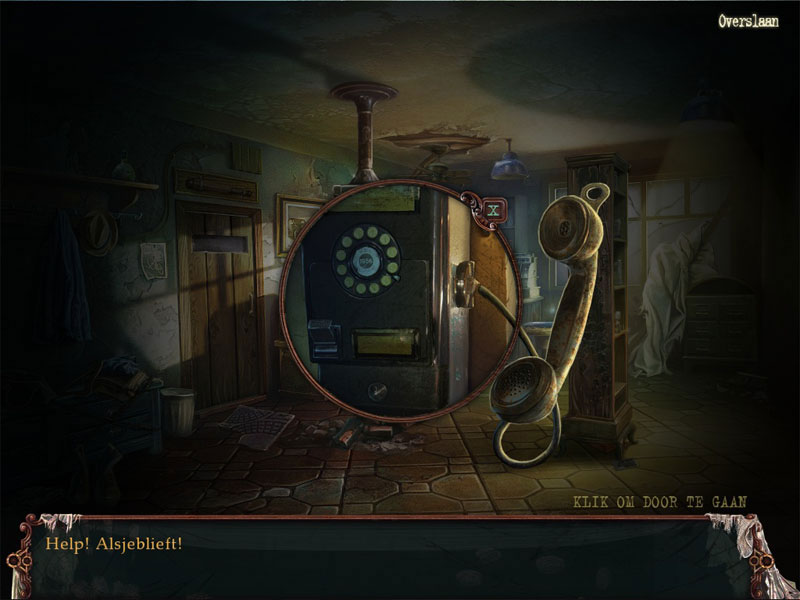Skip the cutscene with Overslaan
The image size is (800, 600).
tap(748, 20)
